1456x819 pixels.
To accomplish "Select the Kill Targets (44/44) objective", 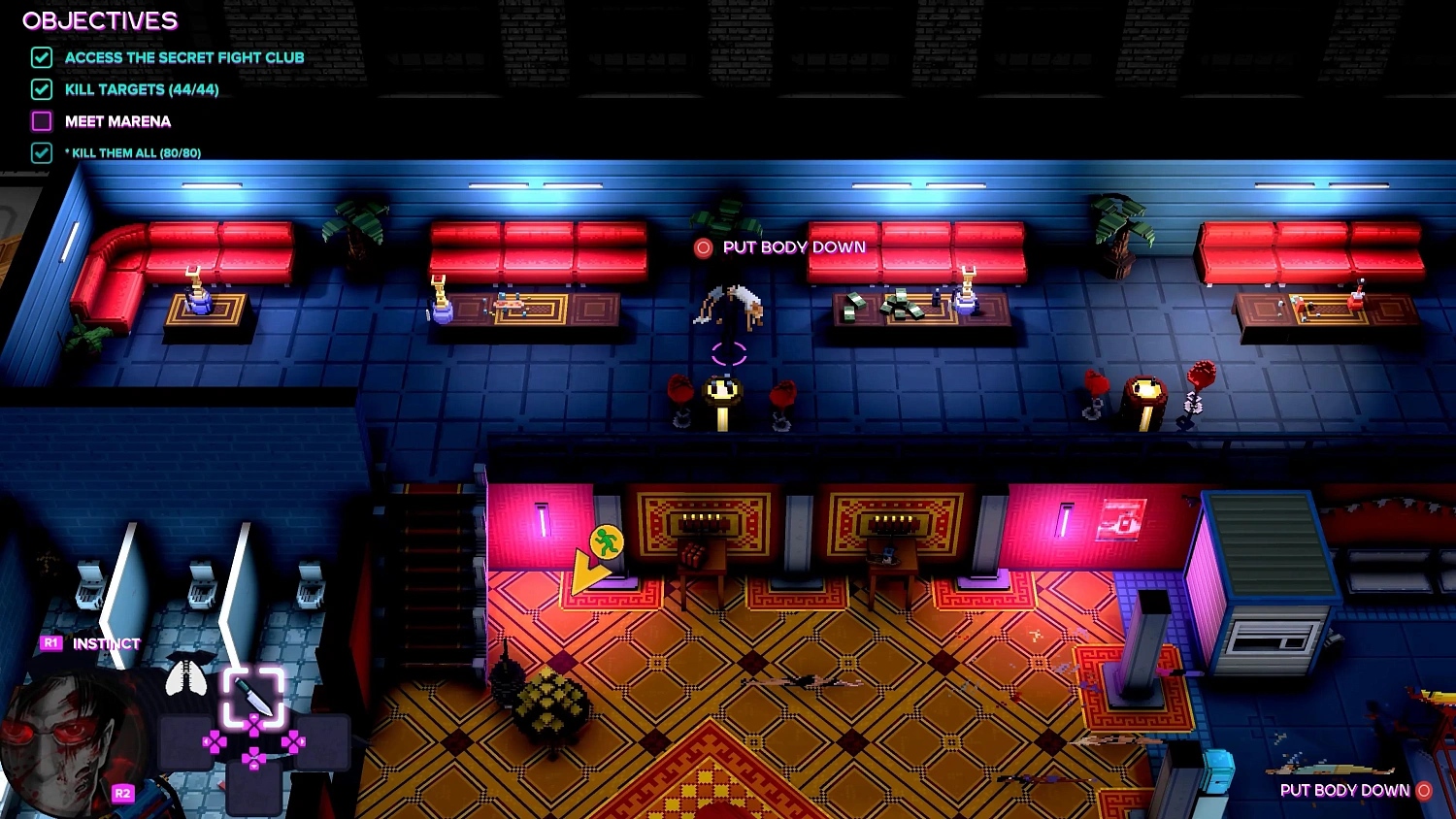I will coord(142,90).
